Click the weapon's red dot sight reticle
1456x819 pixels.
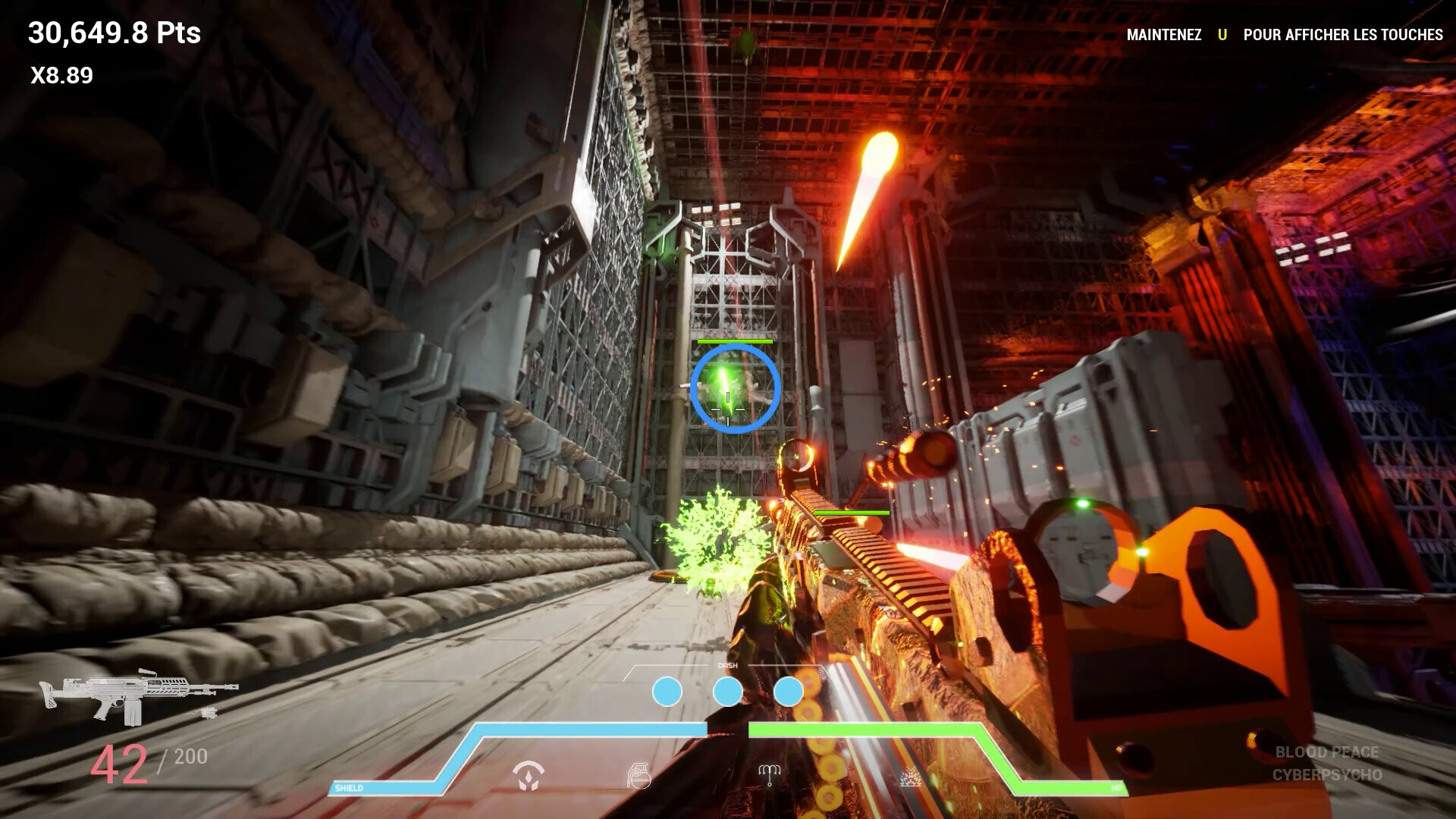click(x=798, y=453)
